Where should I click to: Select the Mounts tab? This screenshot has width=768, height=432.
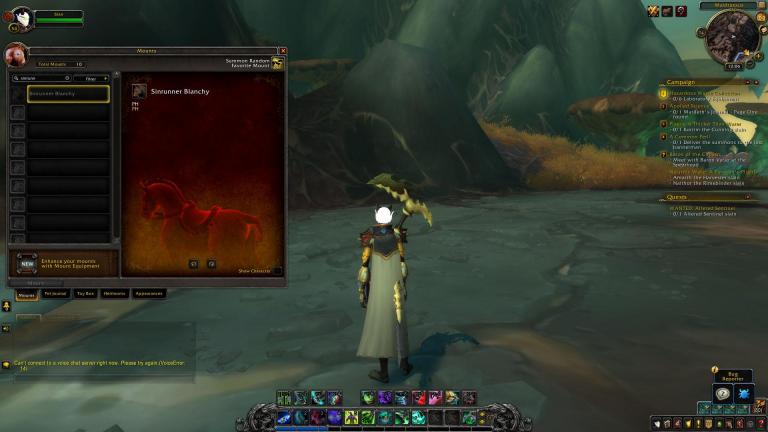point(26,294)
